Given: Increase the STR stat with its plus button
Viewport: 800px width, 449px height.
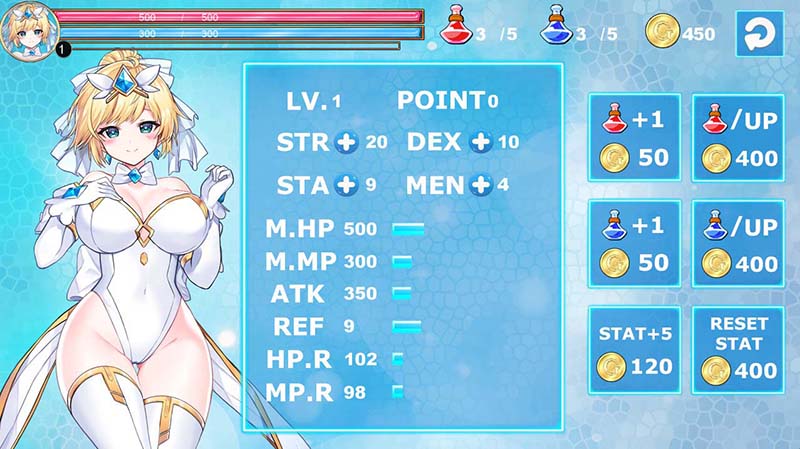Looking at the screenshot, I should tap(347, 142).
